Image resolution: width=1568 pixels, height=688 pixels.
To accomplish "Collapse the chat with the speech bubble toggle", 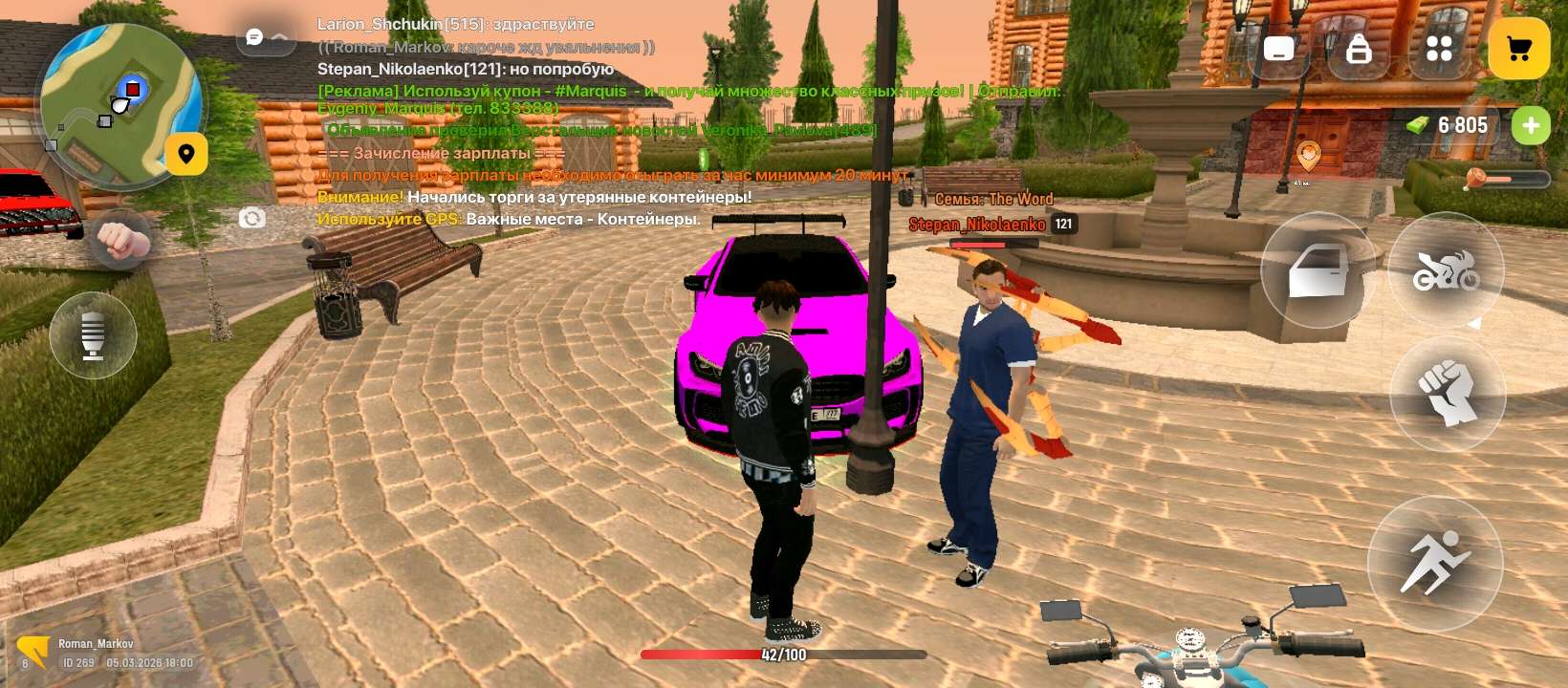I will pos(265,37).
